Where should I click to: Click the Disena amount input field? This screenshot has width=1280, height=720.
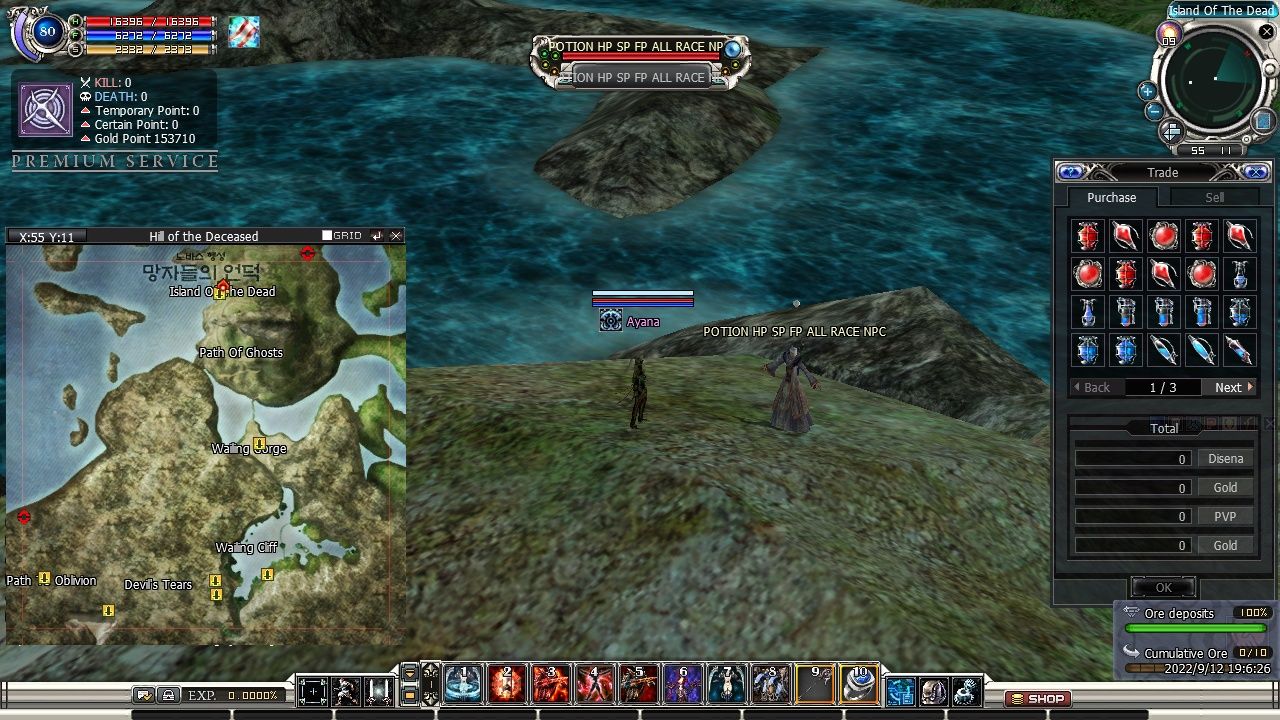[x=1131, y=458]
